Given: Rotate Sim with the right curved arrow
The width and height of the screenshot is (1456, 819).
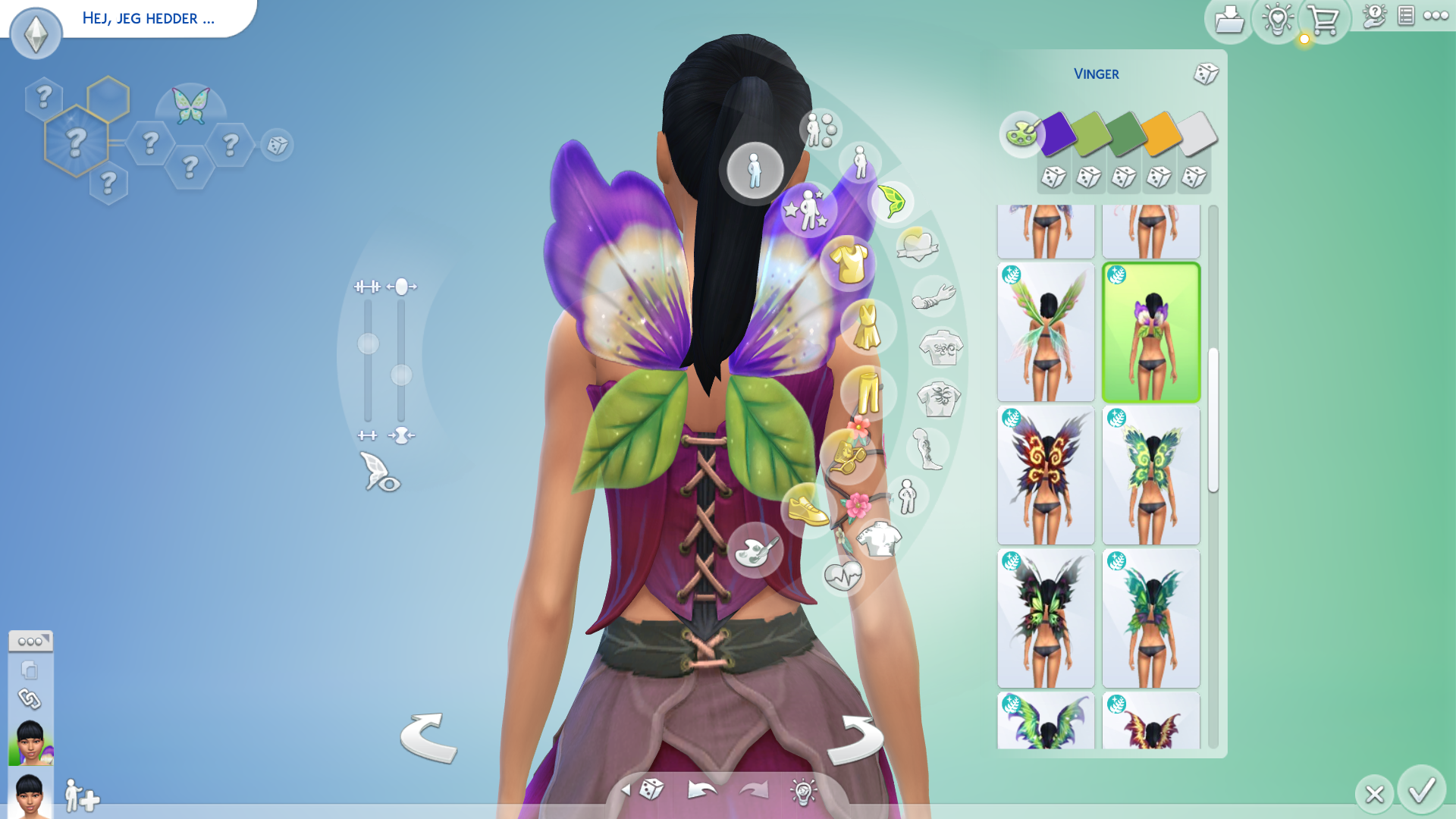Looking at the screenshot, I should pyautogui.click(x=855, y=739).
